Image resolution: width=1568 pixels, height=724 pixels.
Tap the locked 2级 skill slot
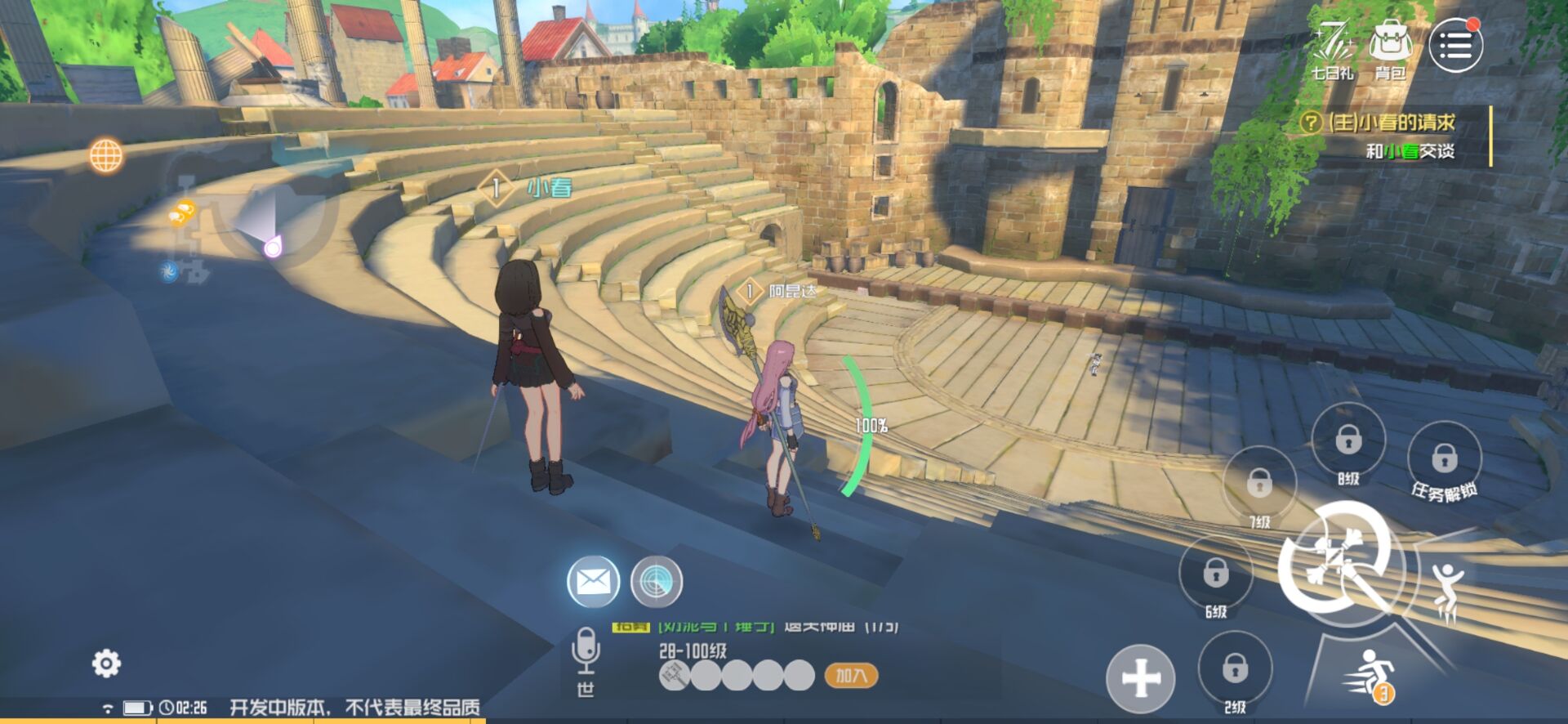(x=1235, y=669)
